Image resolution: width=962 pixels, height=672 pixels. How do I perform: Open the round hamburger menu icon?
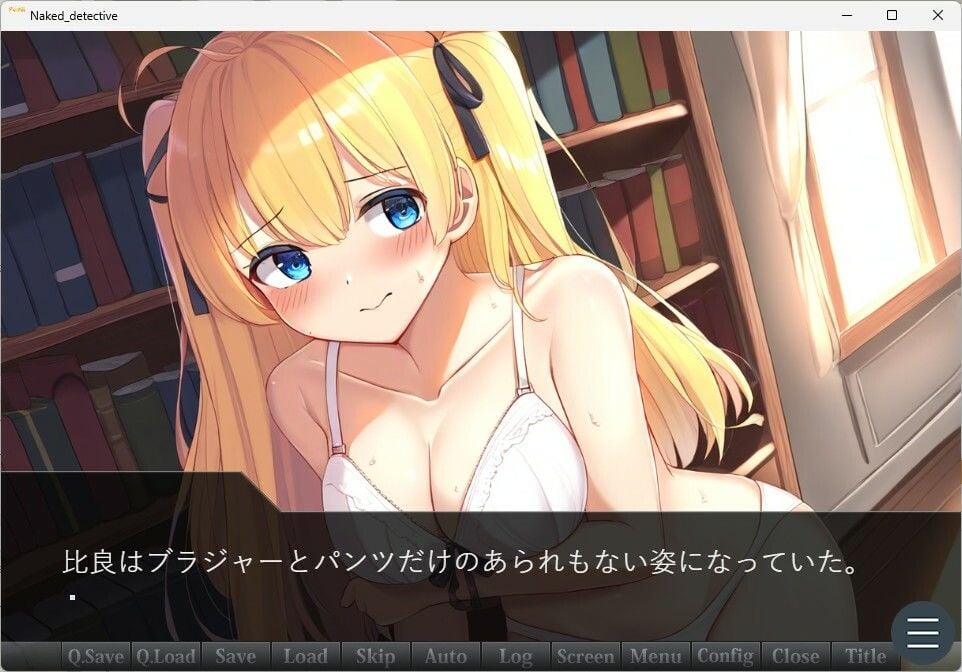pyautogui.click(x=922, y=632)
